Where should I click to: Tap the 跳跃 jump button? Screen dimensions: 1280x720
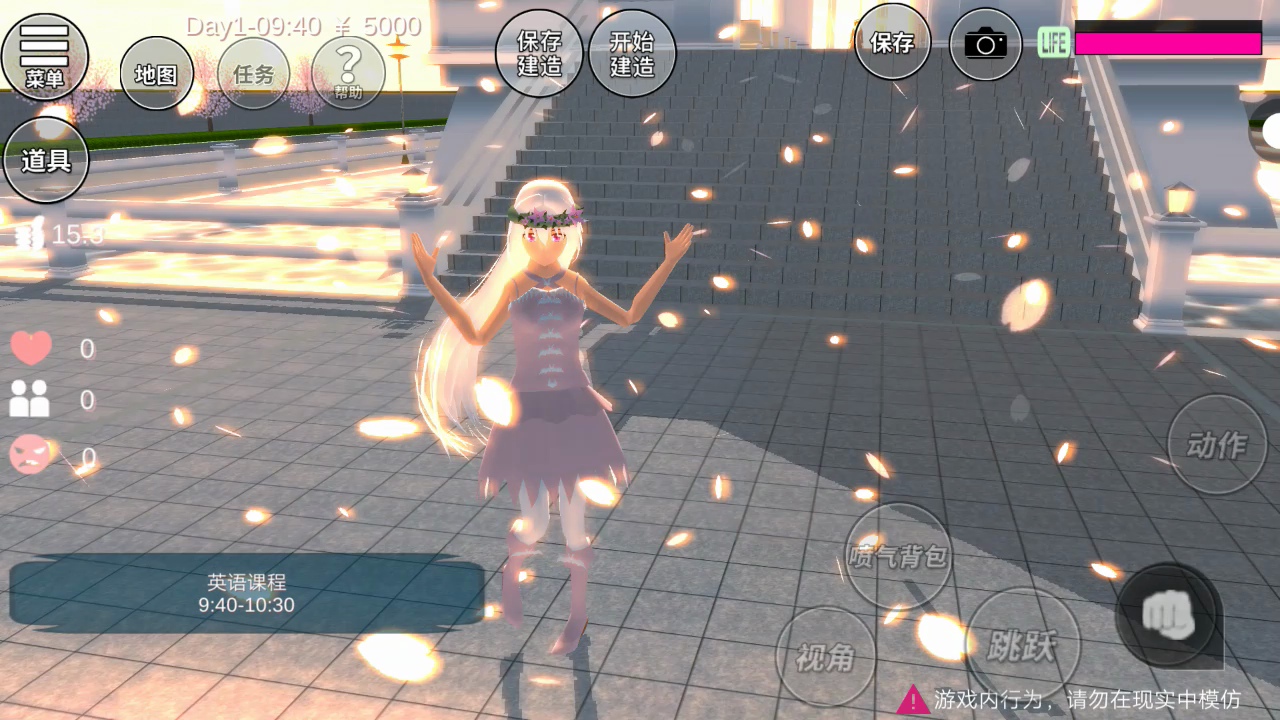pyautogui.click(x=1023, y=645)
